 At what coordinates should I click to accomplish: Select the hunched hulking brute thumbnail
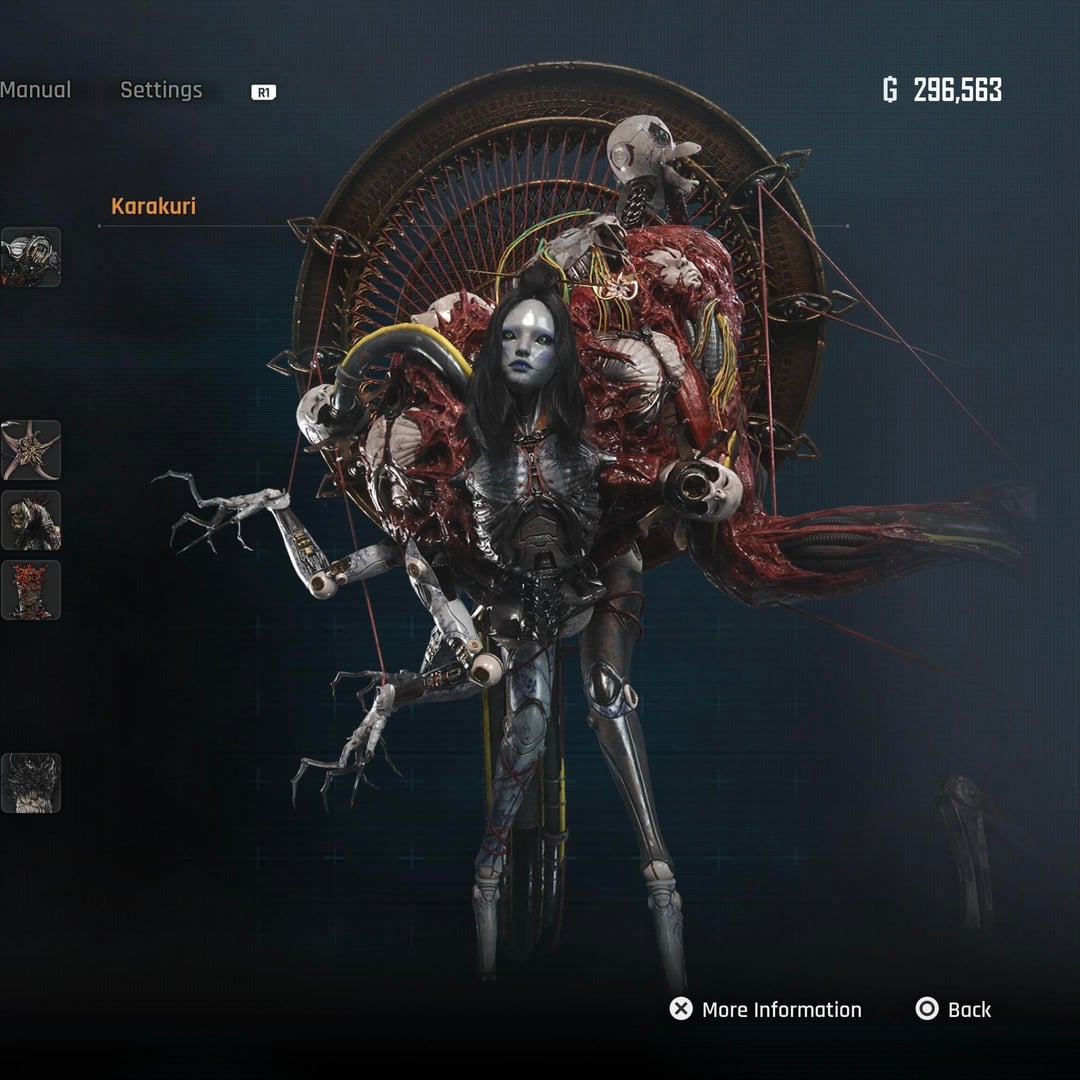[x=30, y=520]
